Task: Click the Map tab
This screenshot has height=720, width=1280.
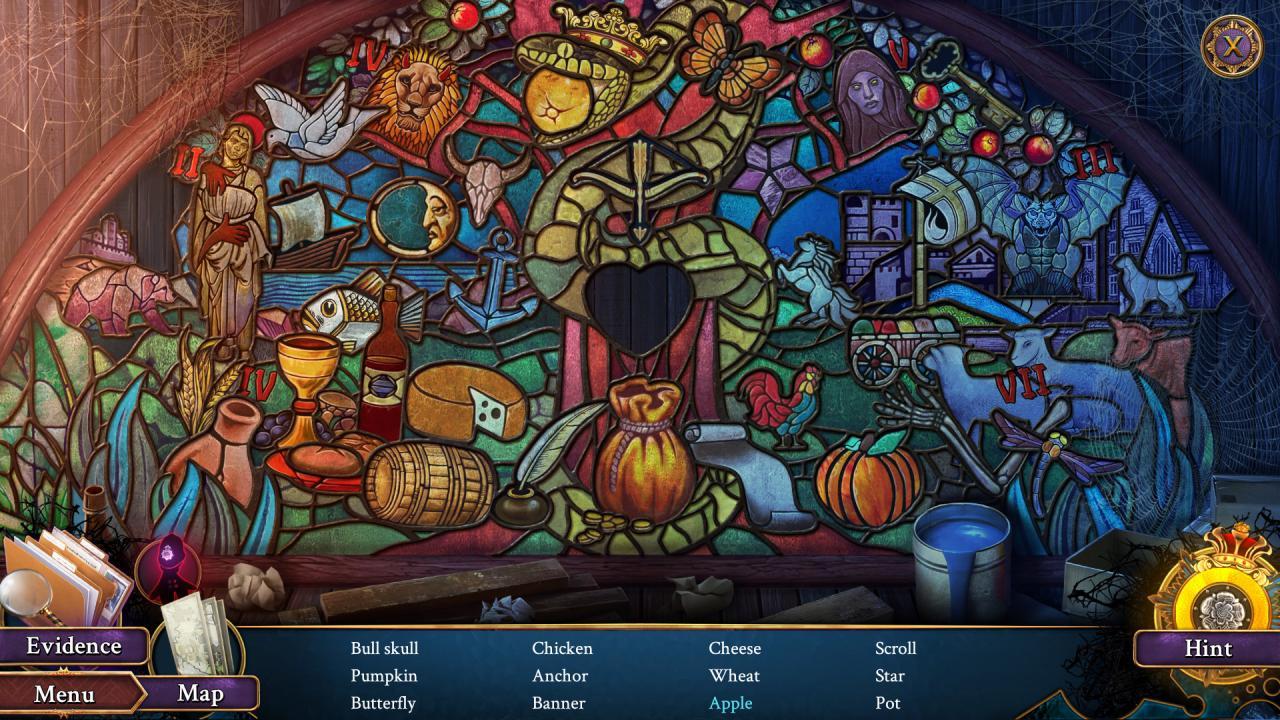Action: point(200,694)
